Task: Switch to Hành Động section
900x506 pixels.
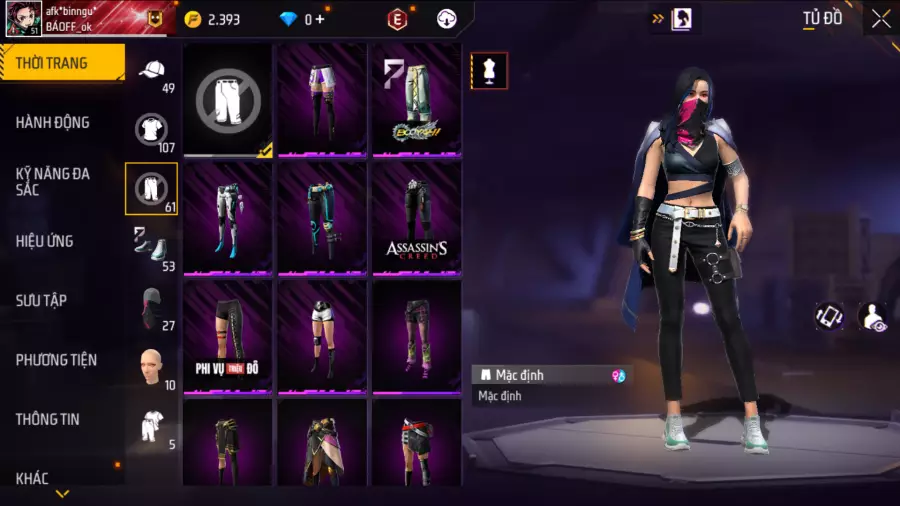Action: tap(53, 122)
